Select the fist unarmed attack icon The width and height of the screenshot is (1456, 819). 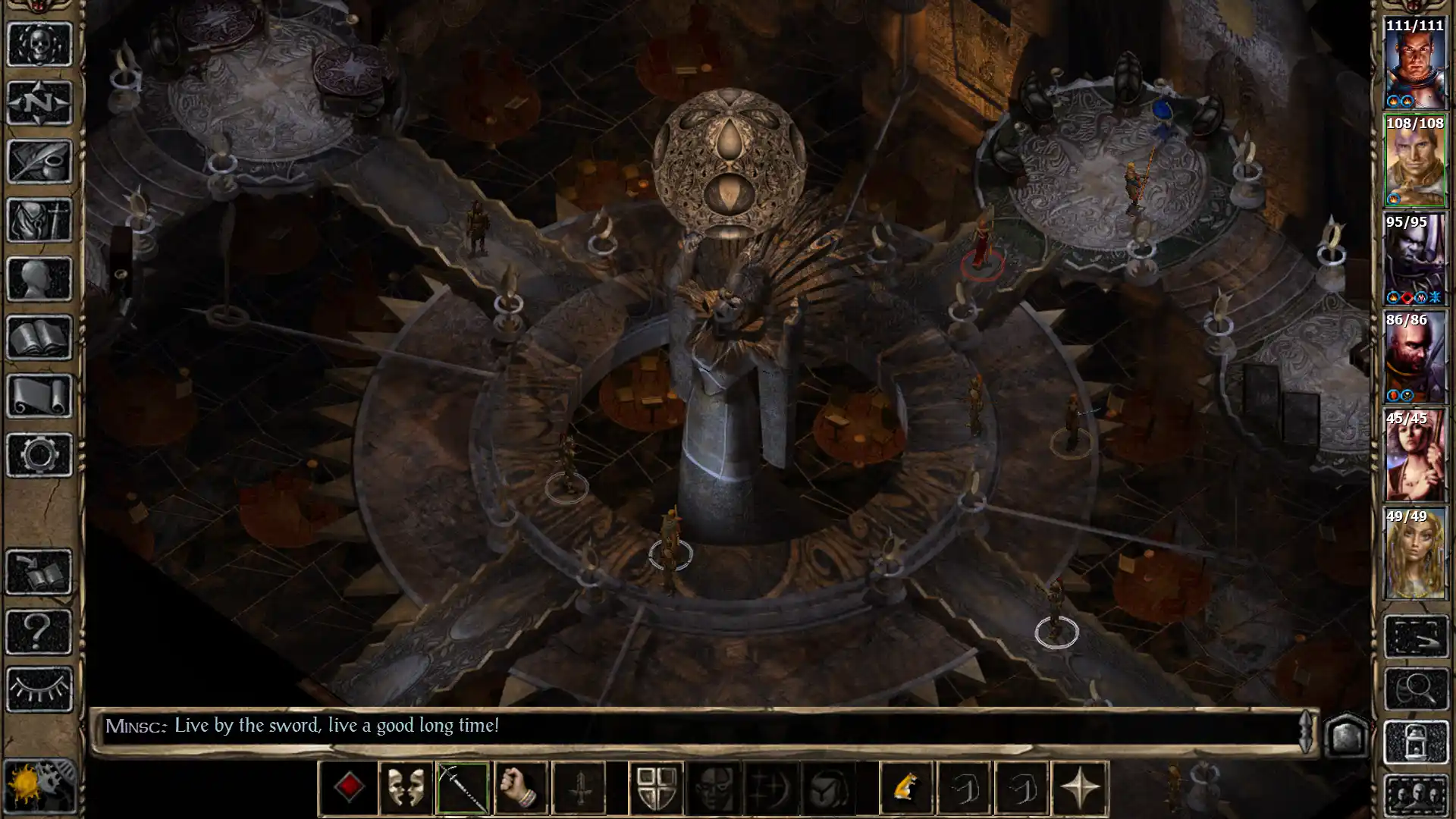519,786
